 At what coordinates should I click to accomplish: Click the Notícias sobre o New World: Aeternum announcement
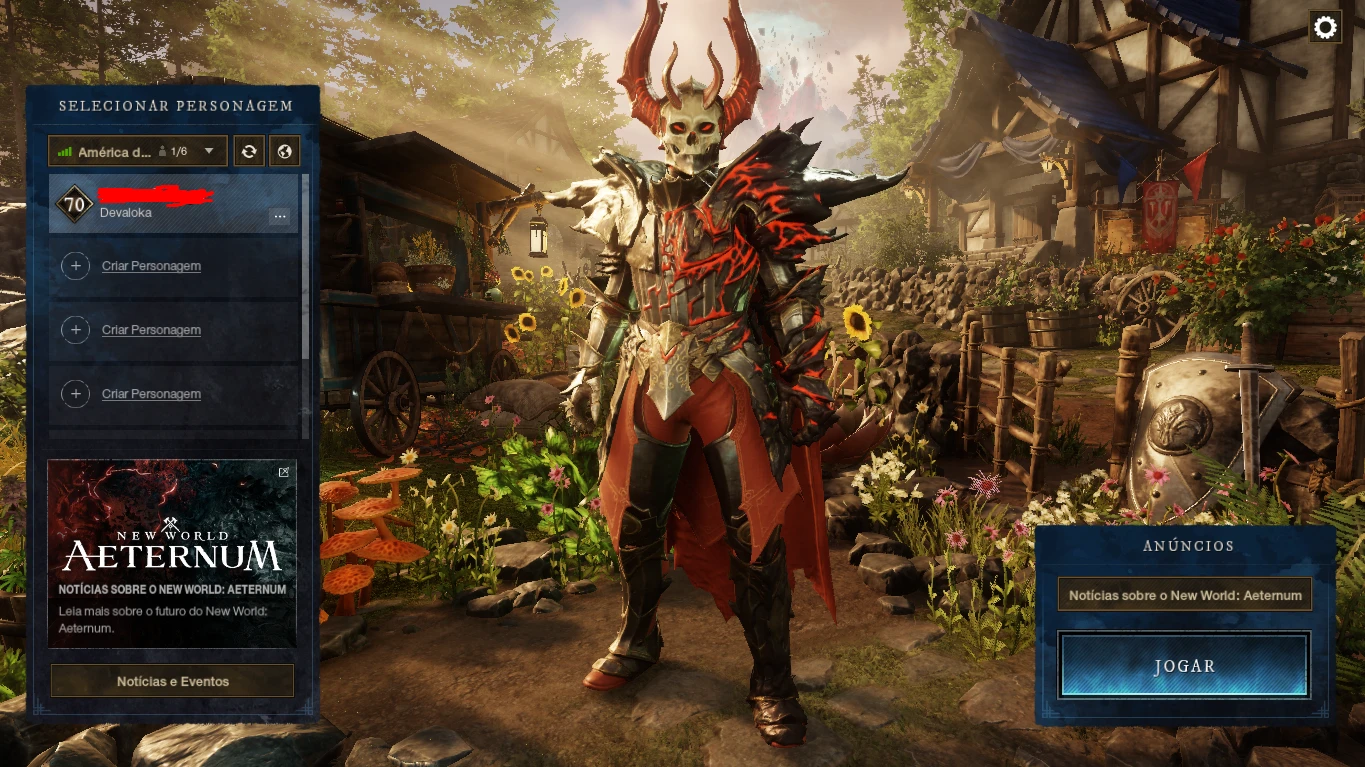(1185, 595)
